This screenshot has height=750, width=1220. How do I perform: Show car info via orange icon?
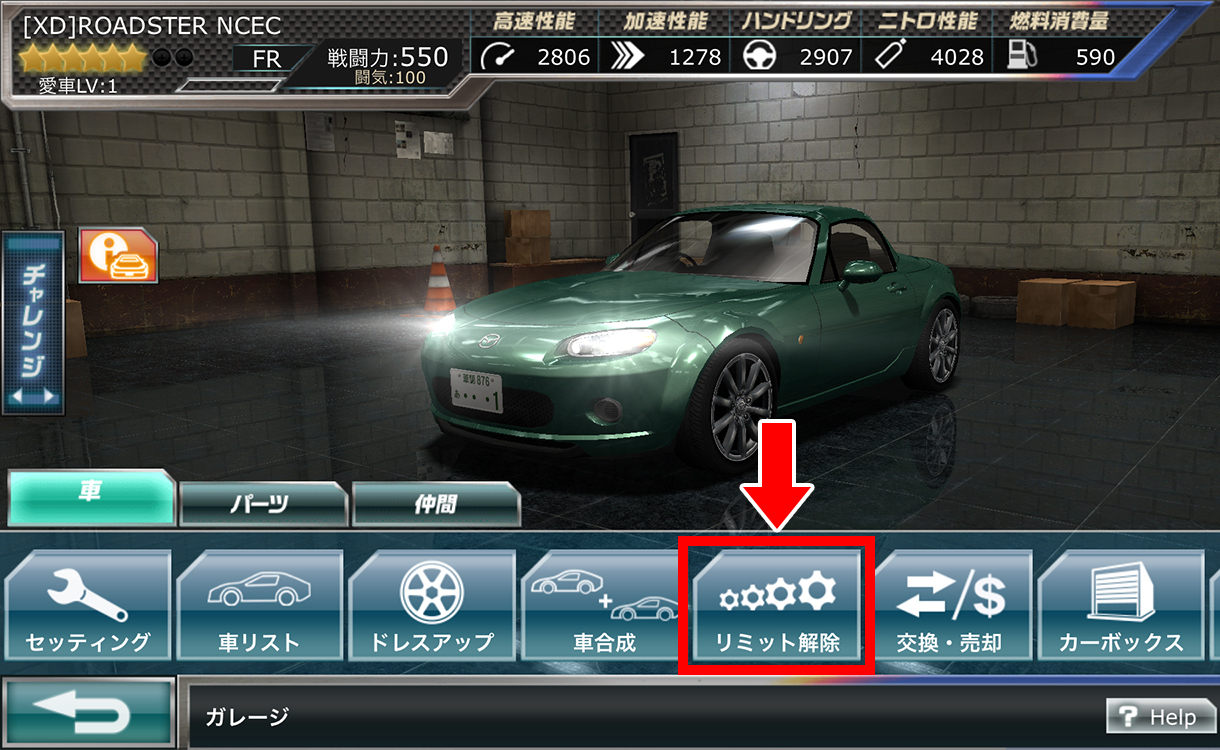(118, 256)
